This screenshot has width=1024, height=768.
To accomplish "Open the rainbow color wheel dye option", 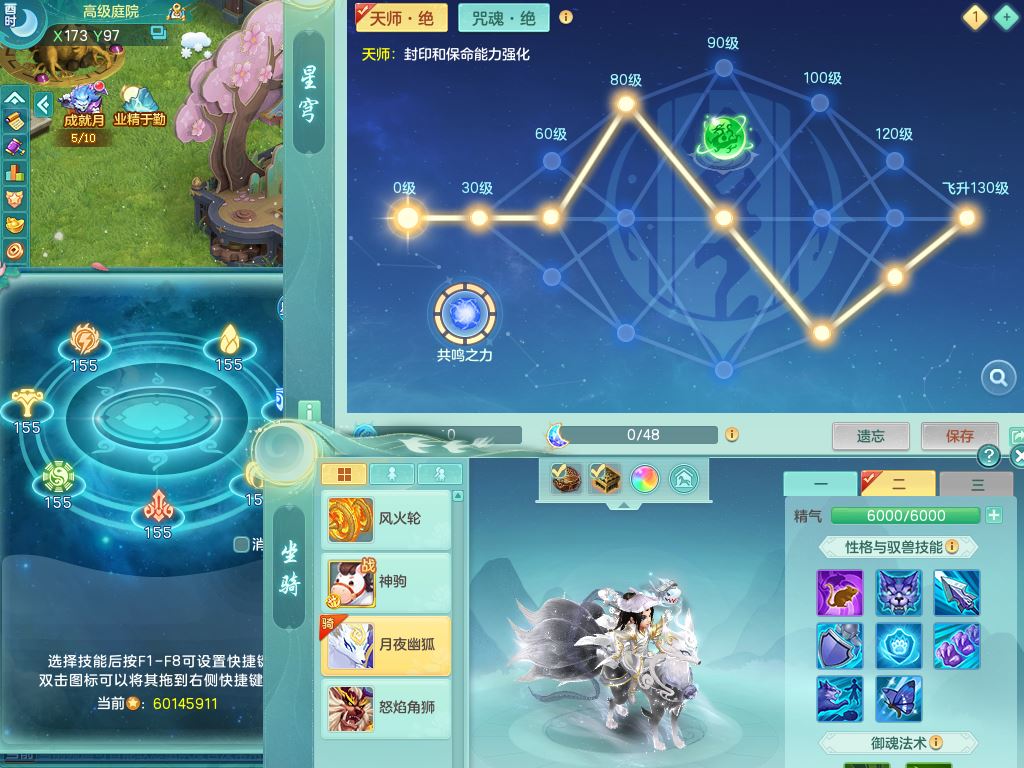I will click(x=644, y=480).
